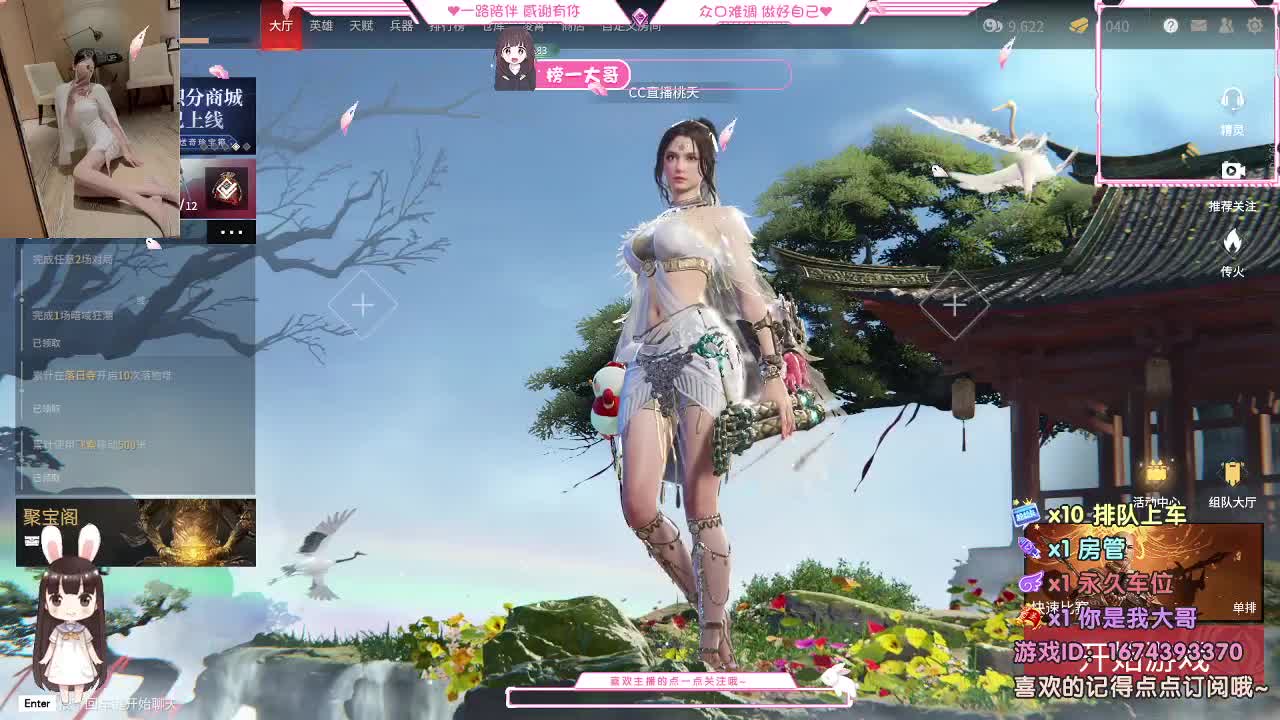
Task: Expand the three-dot menu under item panel
Action: (x=232, y=231)
